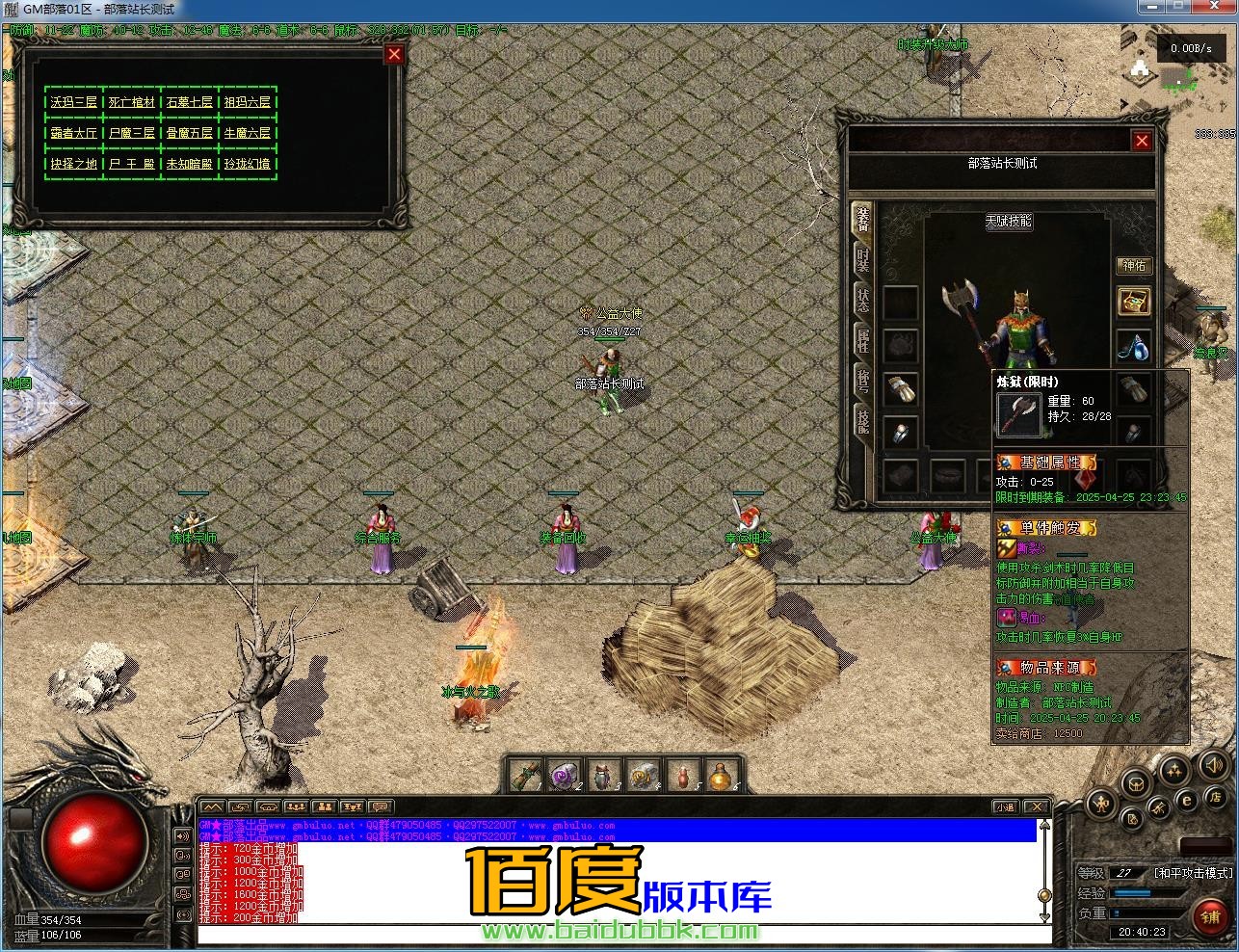Click the e browser icon in the round button cluster
This screenshot has width=1239, height=952.
pos(1187,801)
